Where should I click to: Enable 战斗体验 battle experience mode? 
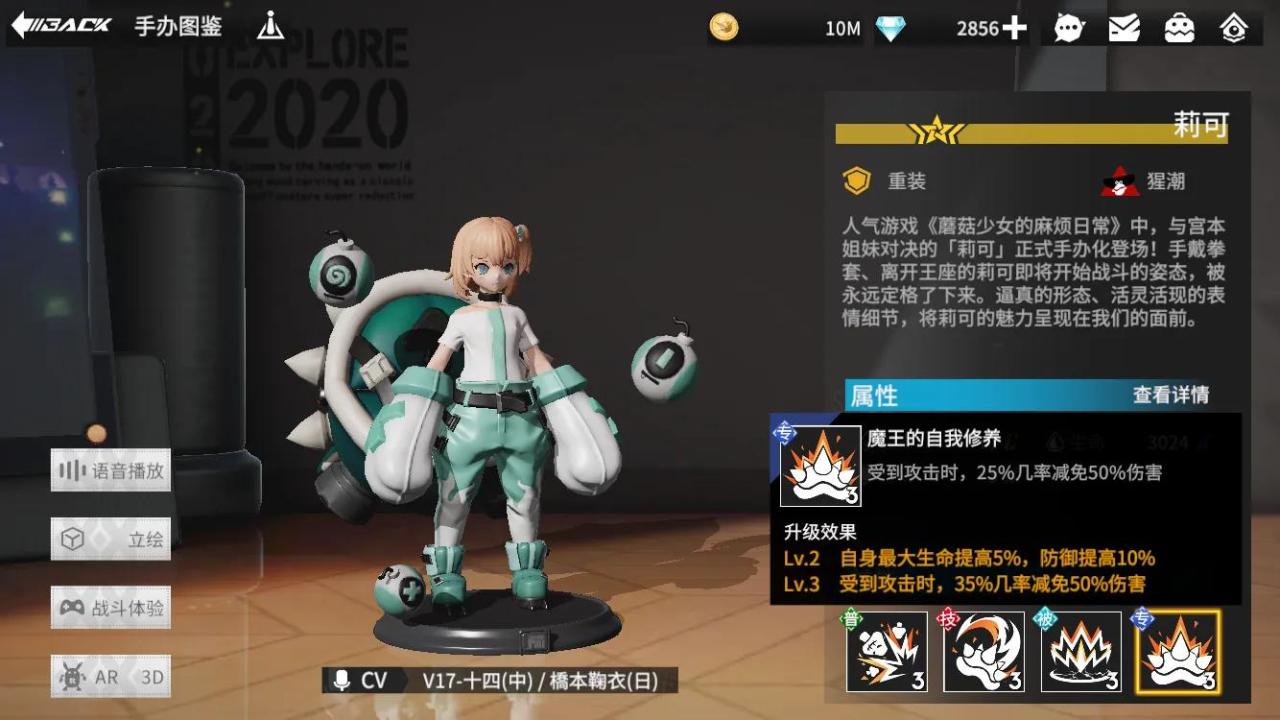[112, 607]
